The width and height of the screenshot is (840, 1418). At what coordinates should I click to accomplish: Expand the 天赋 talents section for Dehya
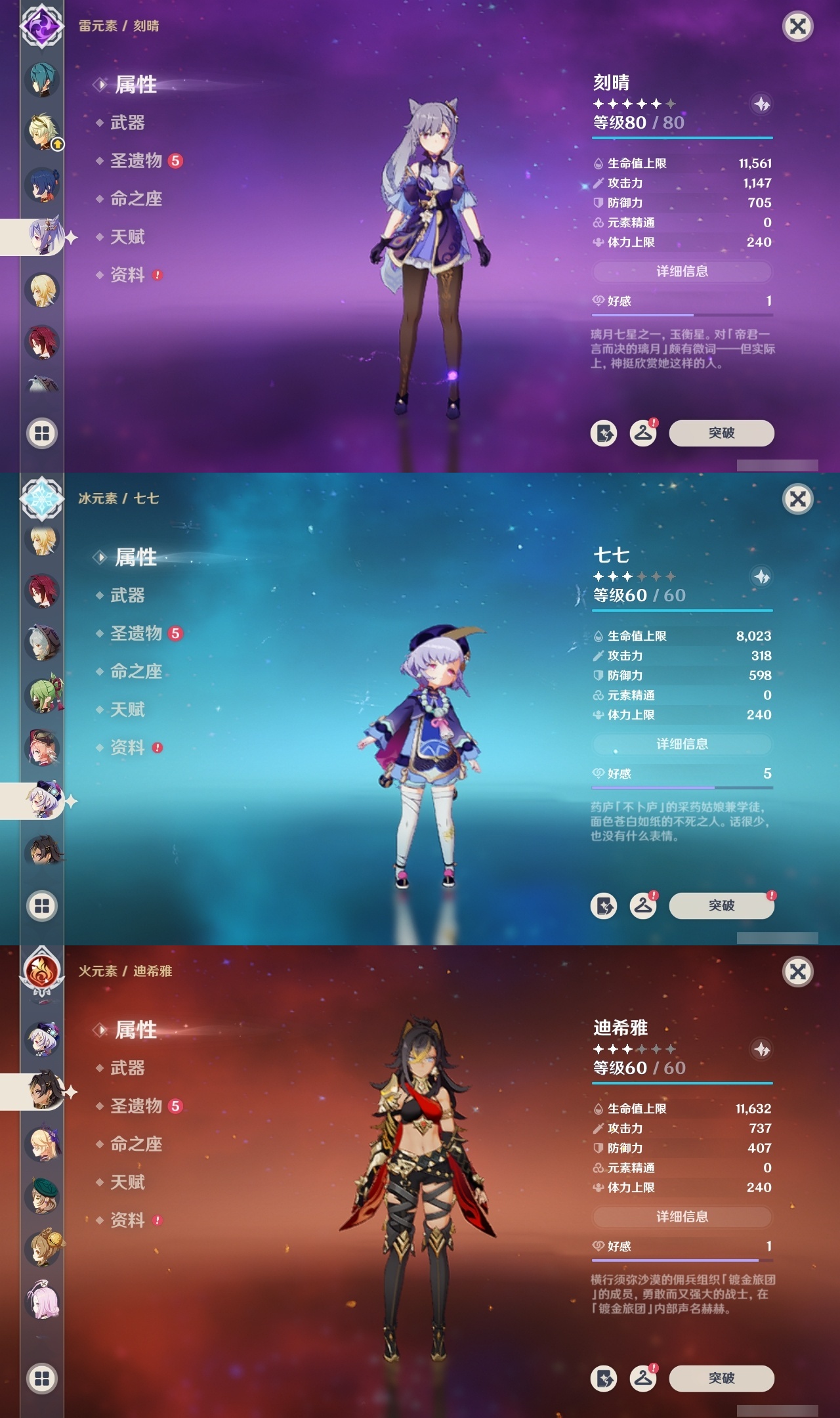[129, 1182]
